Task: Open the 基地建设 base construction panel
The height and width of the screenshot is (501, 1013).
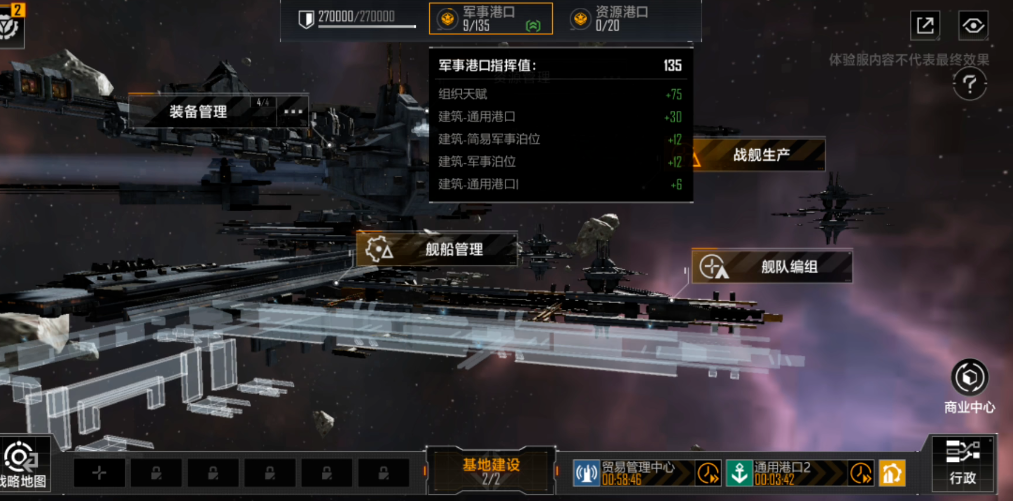Action: pyautogui.click(x=490, y=471)
